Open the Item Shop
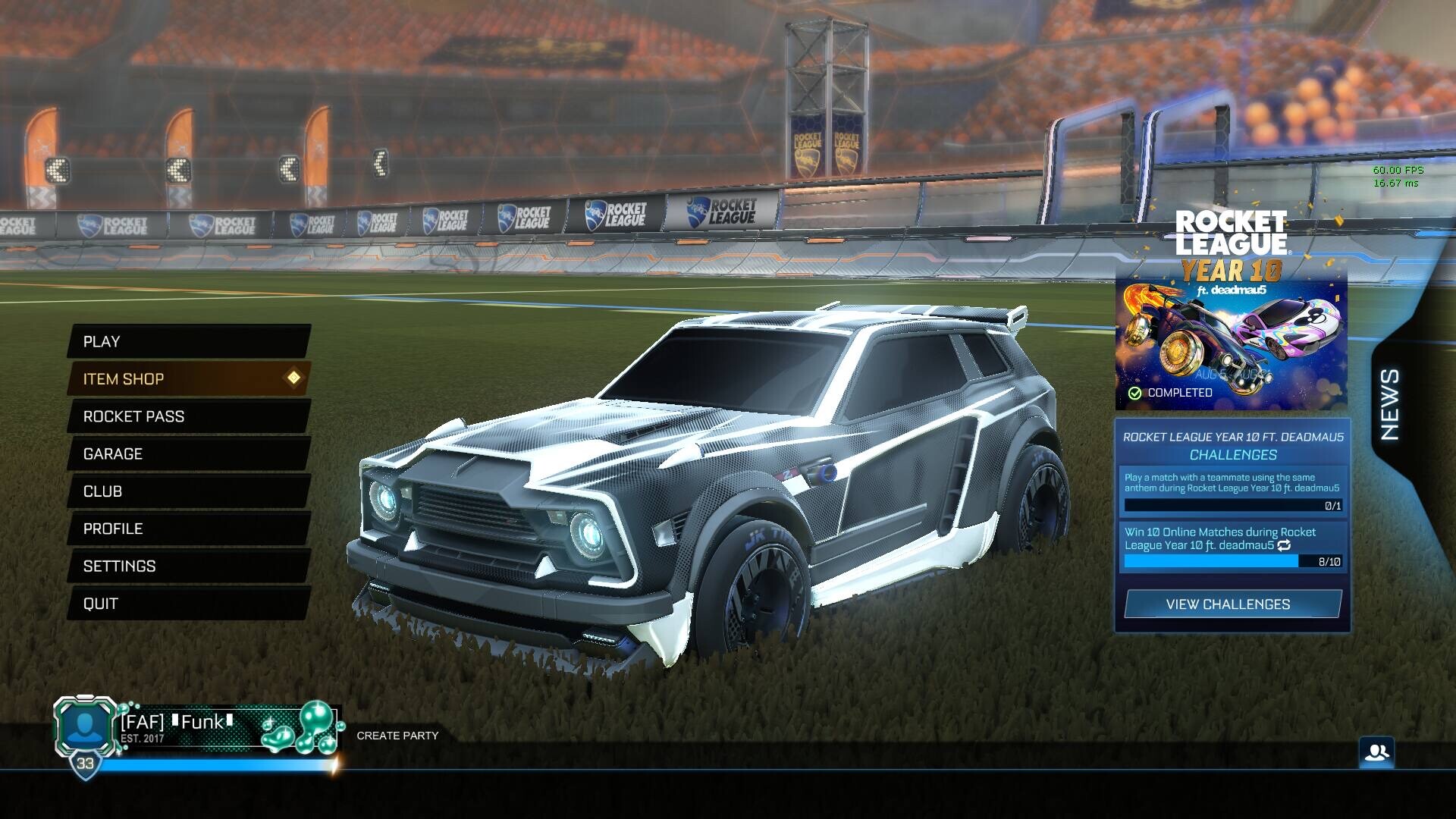Viewport: 1456px width, 819px height. pyautogui.click(x=188, y=378)
